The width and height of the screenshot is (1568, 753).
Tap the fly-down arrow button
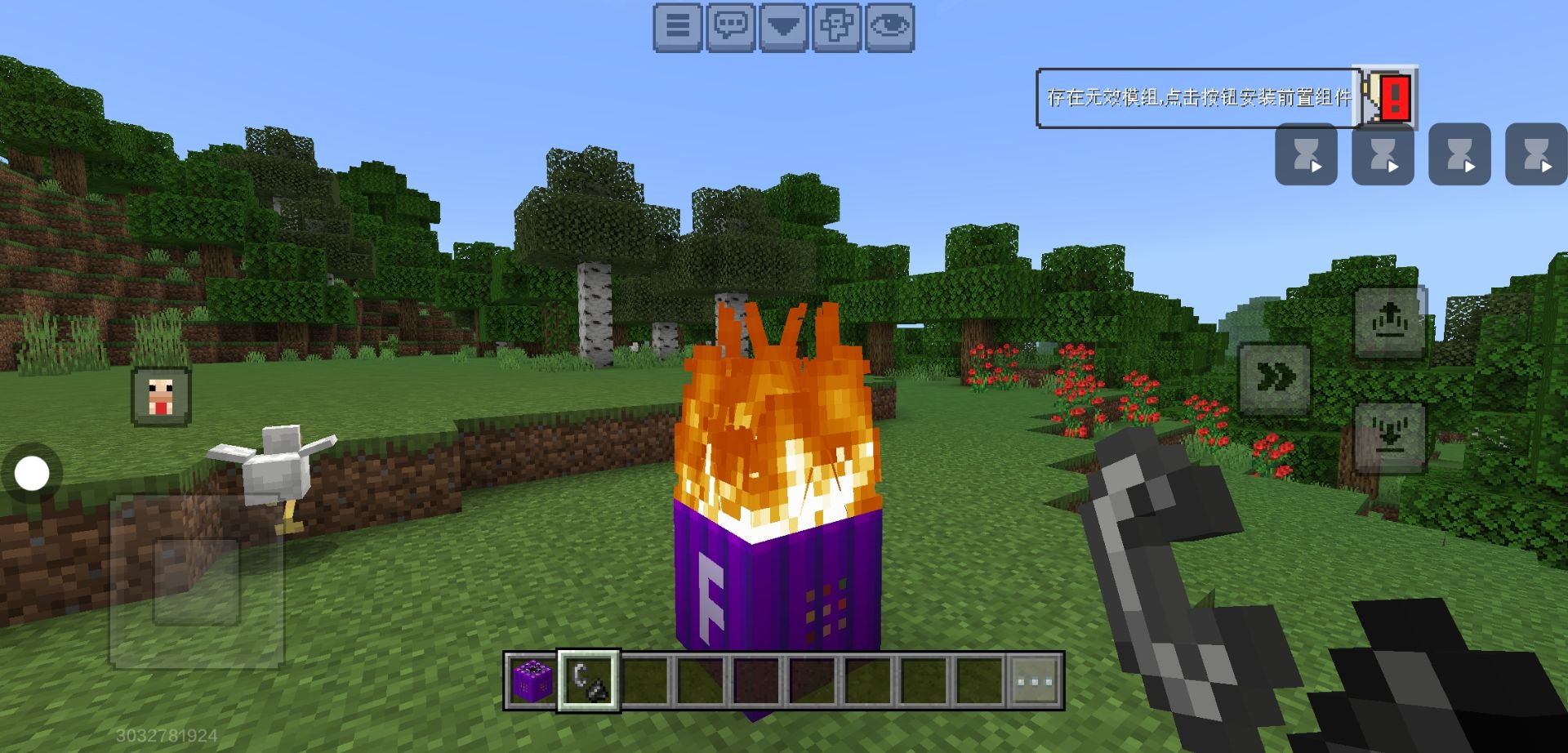point(1389,437)
